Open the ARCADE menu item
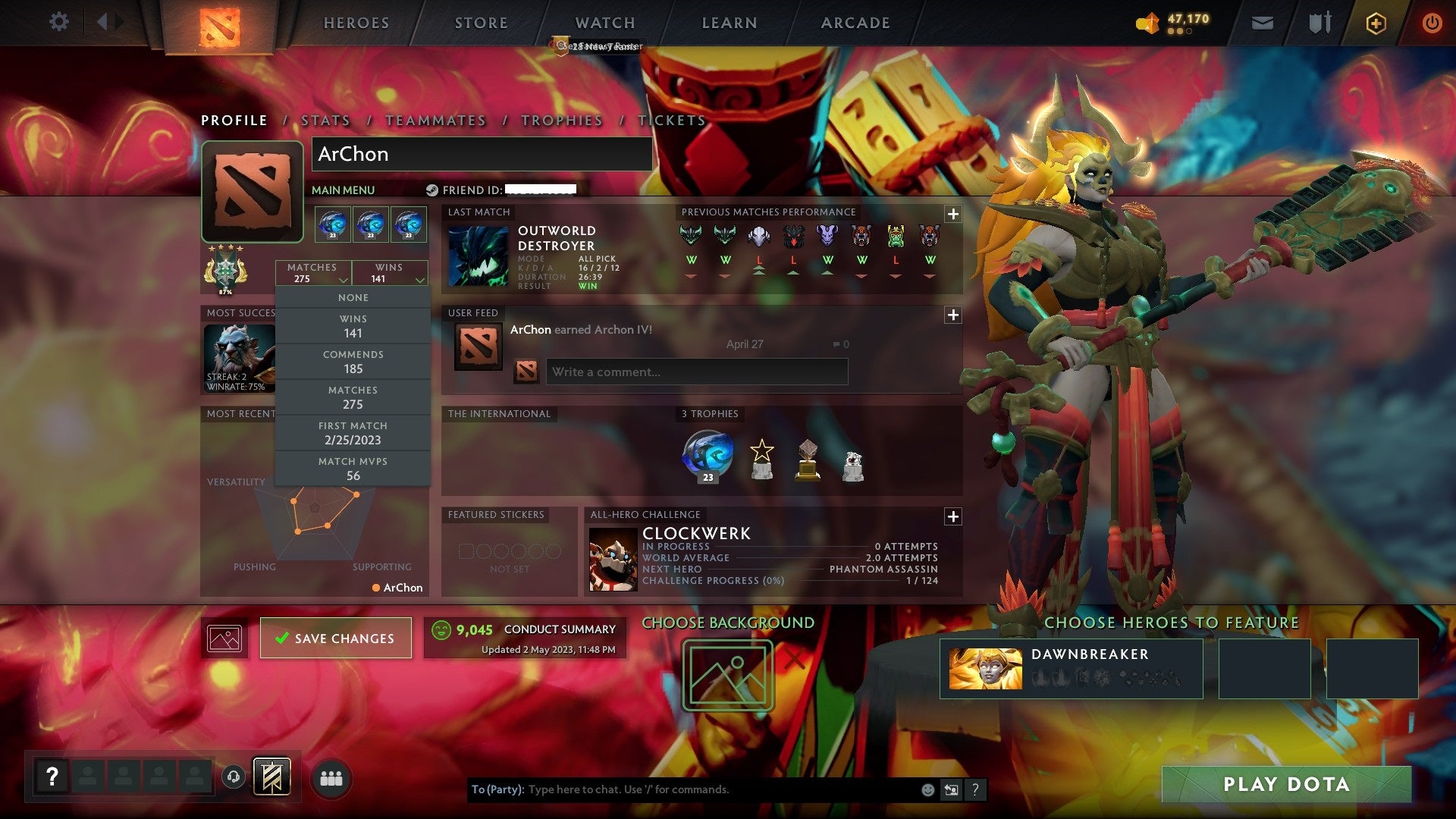The height and width of the screenshot is (819, 1456). pos(855,23)
